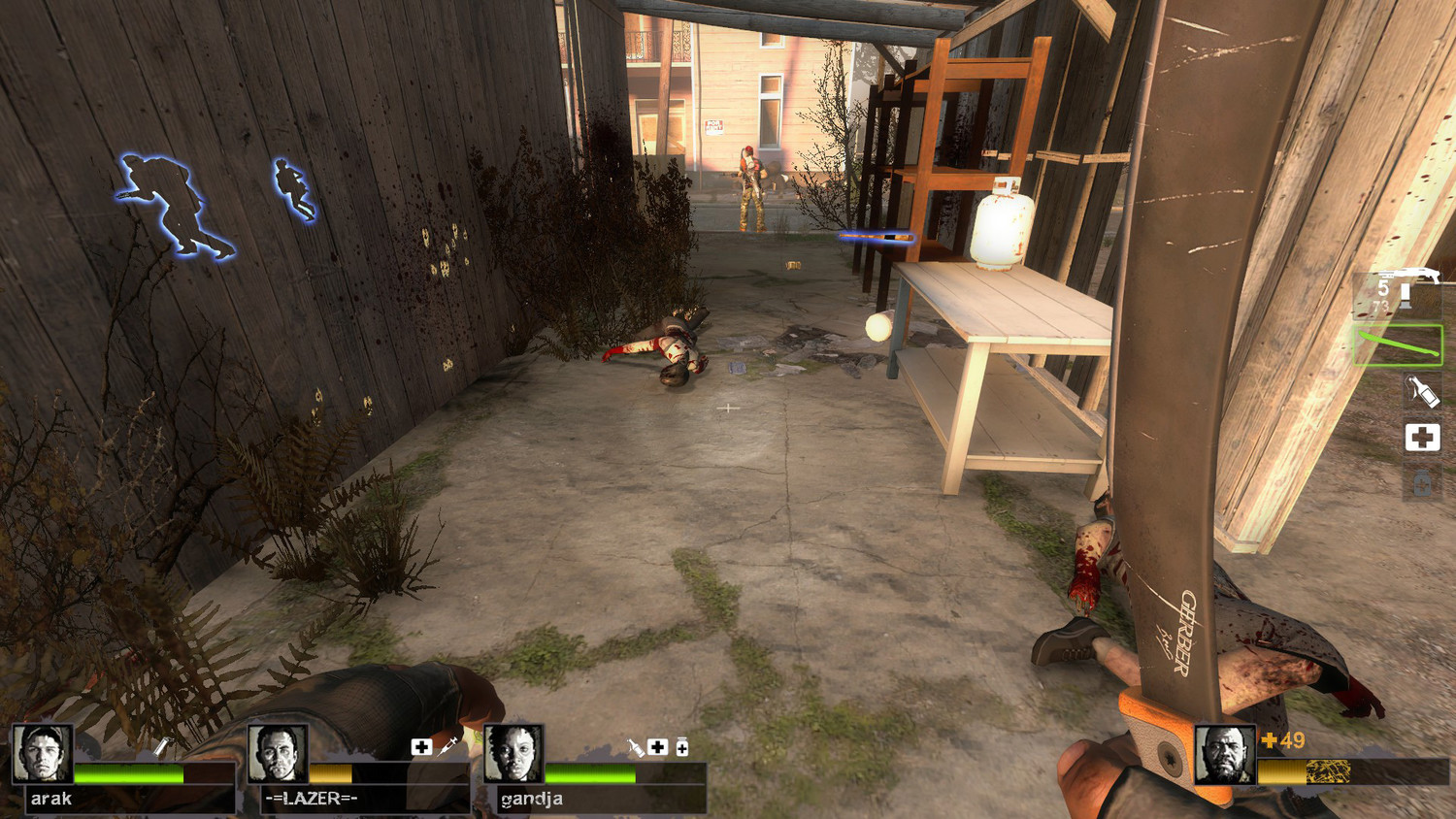Click the adrenaline syringe icon above -=LAZER=-
The image size is (1456, 819).
click(x=447, y=746)
